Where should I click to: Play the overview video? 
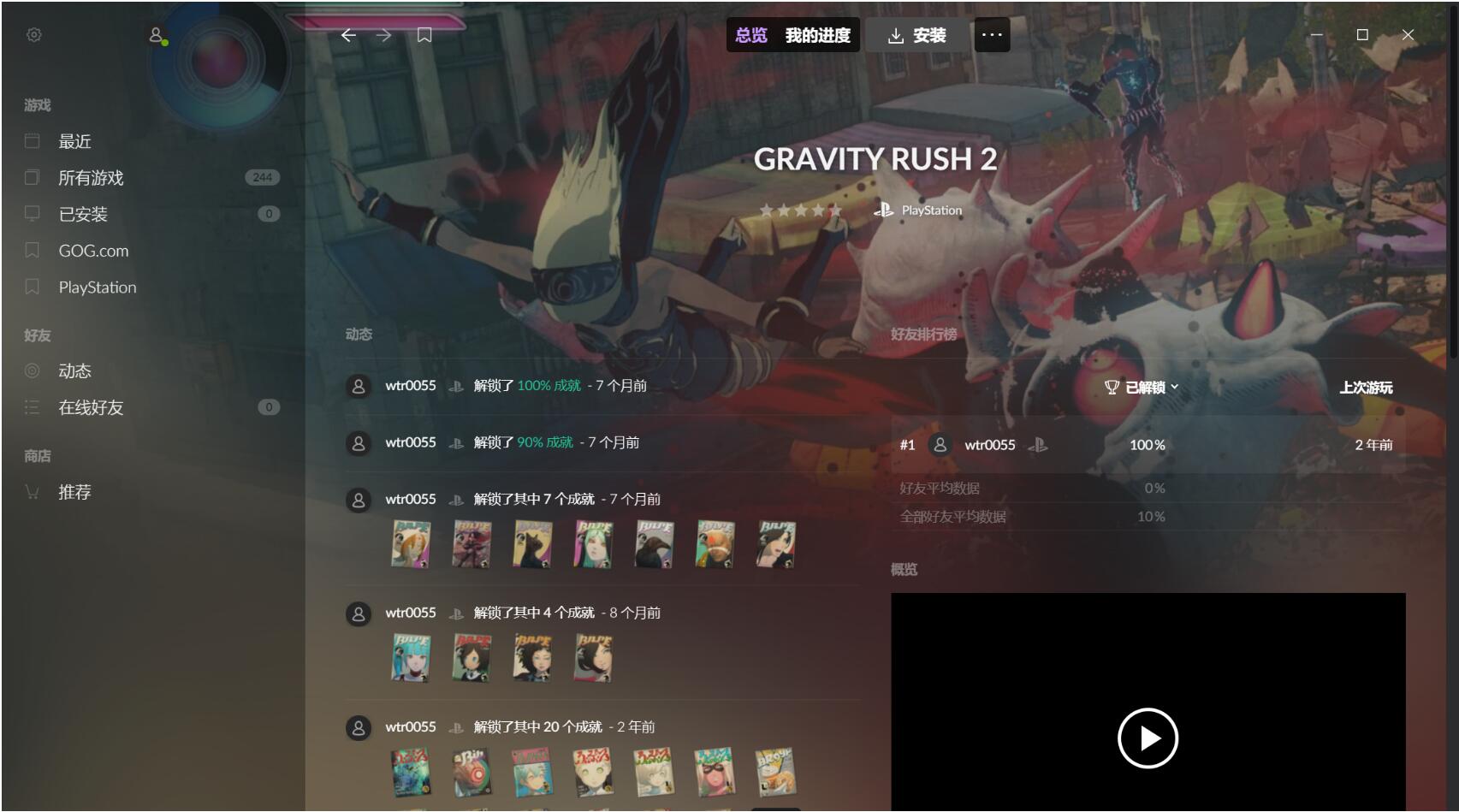[x=1148, y=738]
